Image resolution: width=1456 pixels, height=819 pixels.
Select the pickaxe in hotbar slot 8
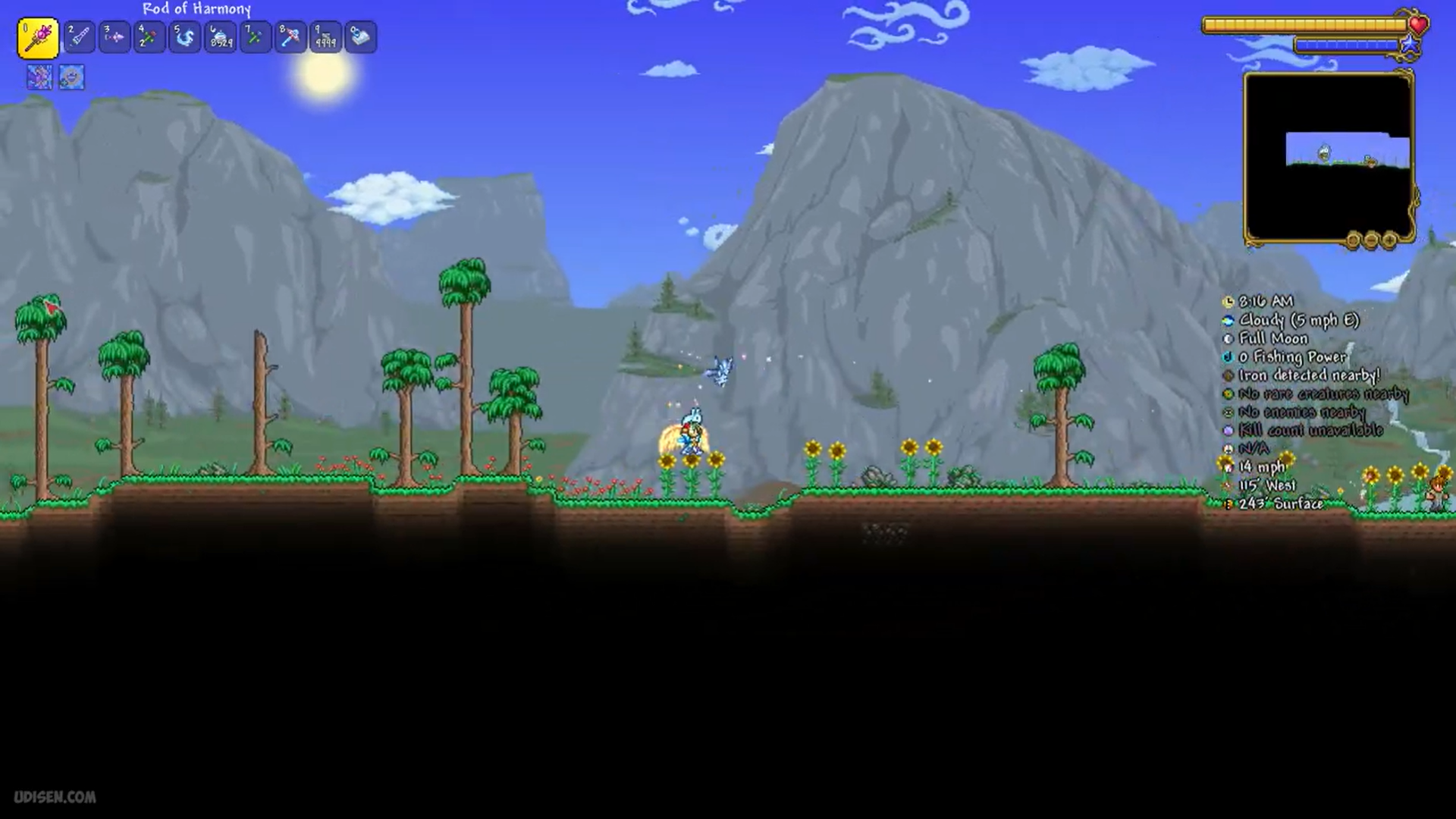(x=289, y=36)
